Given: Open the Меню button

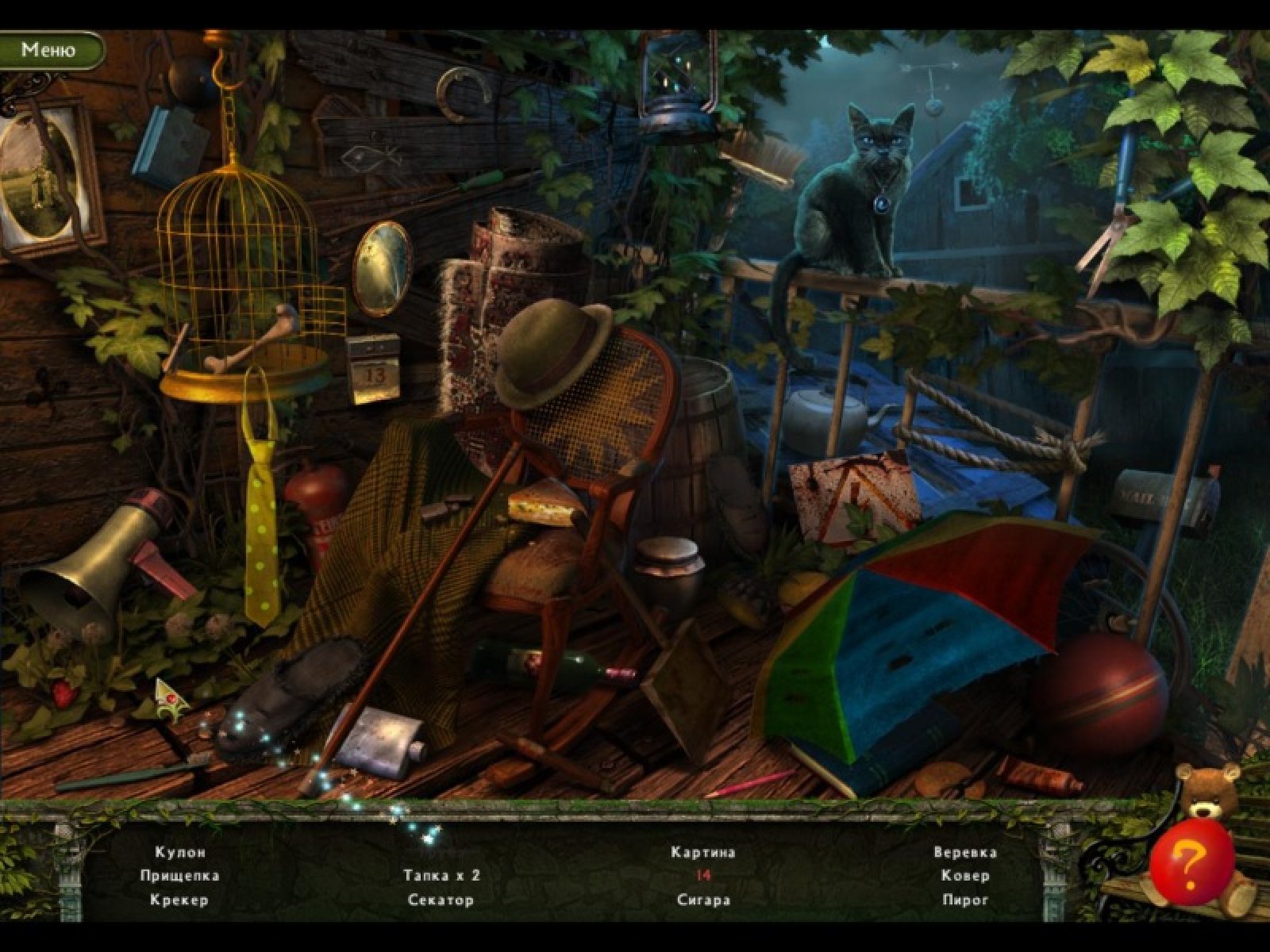Looking at the screenshot, I should (x=48, y=49).
